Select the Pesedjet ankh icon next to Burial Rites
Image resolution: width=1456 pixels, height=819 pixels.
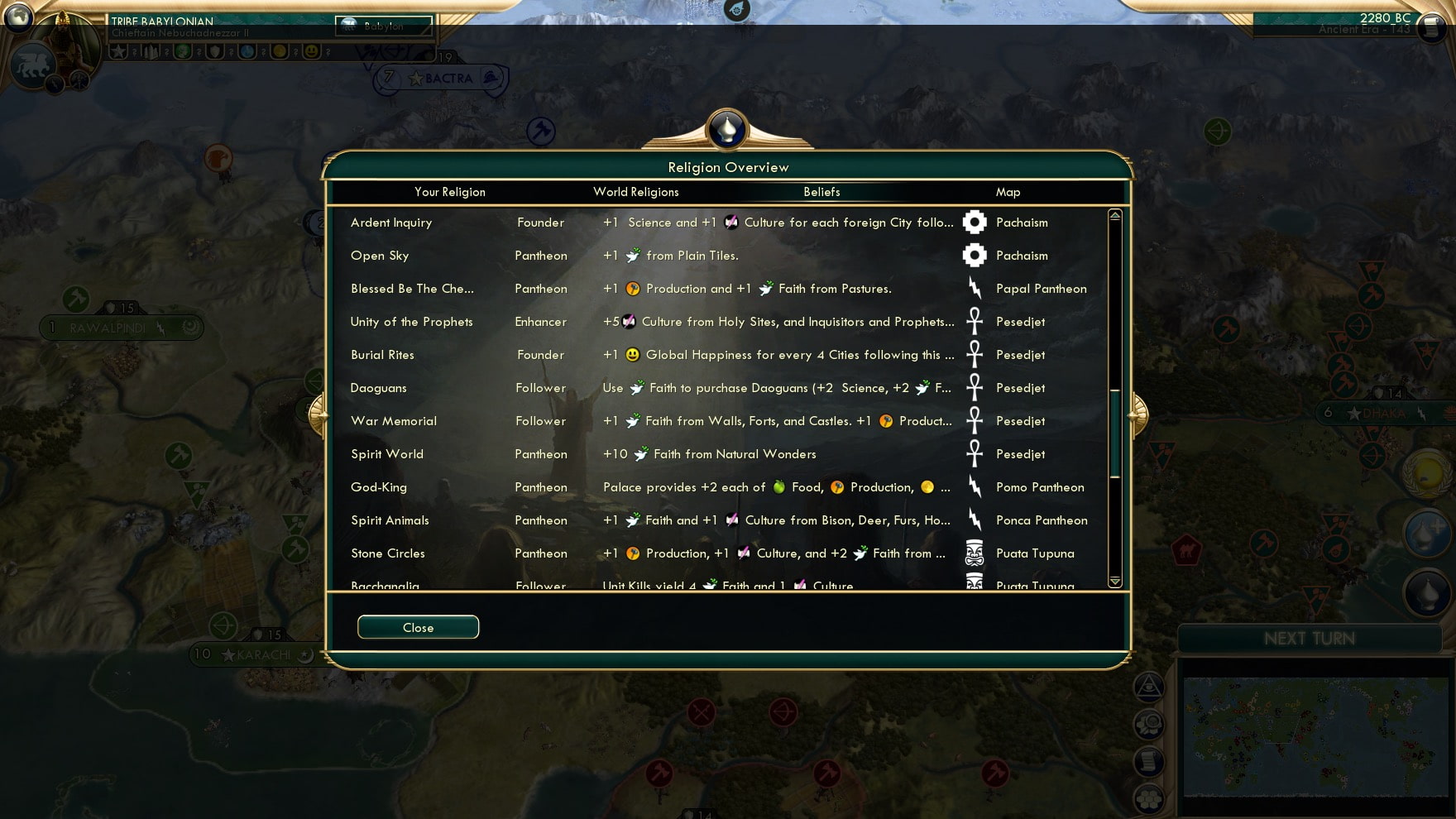click(974, 354)
